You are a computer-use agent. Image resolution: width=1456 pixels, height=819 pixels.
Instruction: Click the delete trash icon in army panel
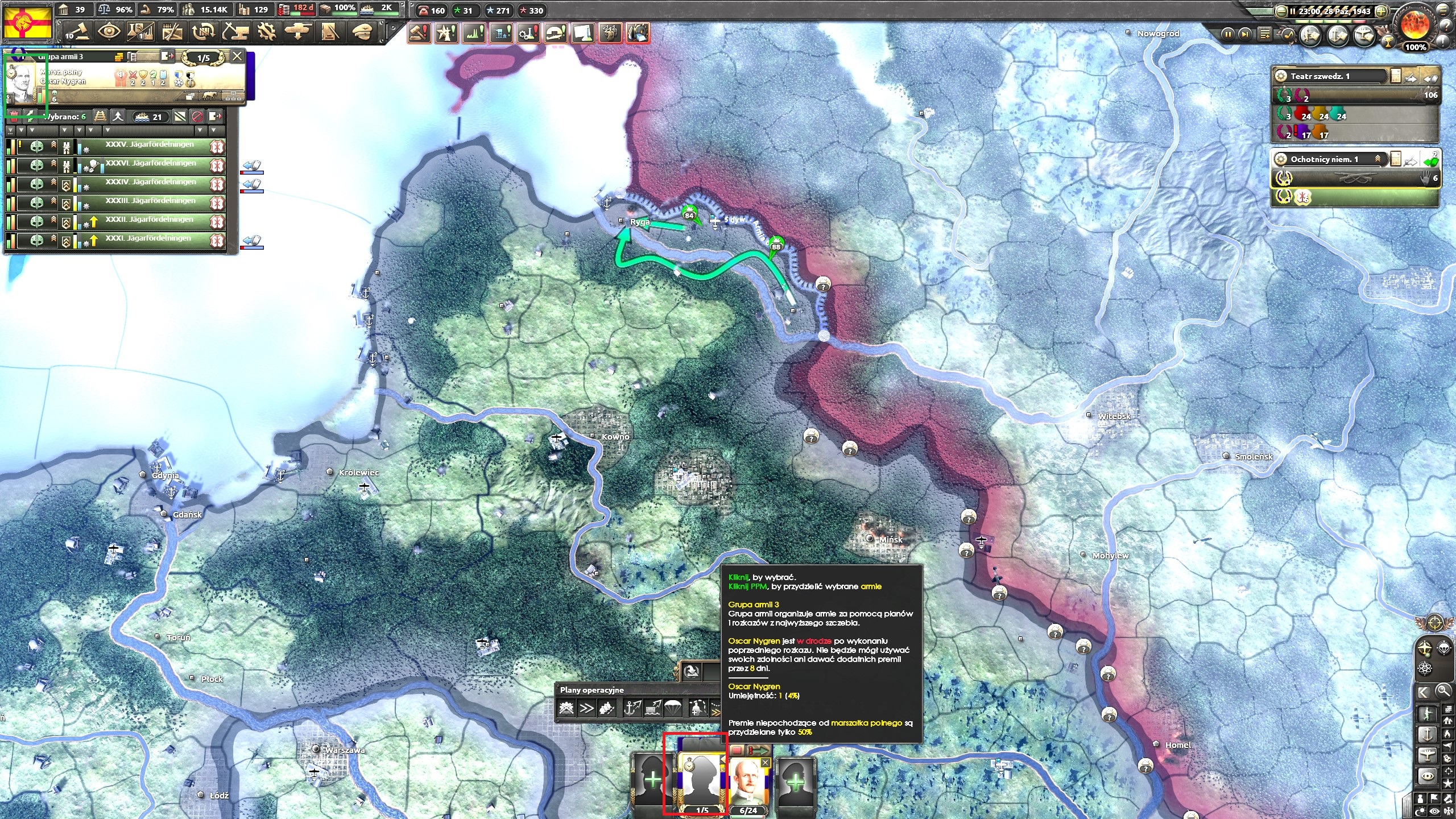coord(14,117)
